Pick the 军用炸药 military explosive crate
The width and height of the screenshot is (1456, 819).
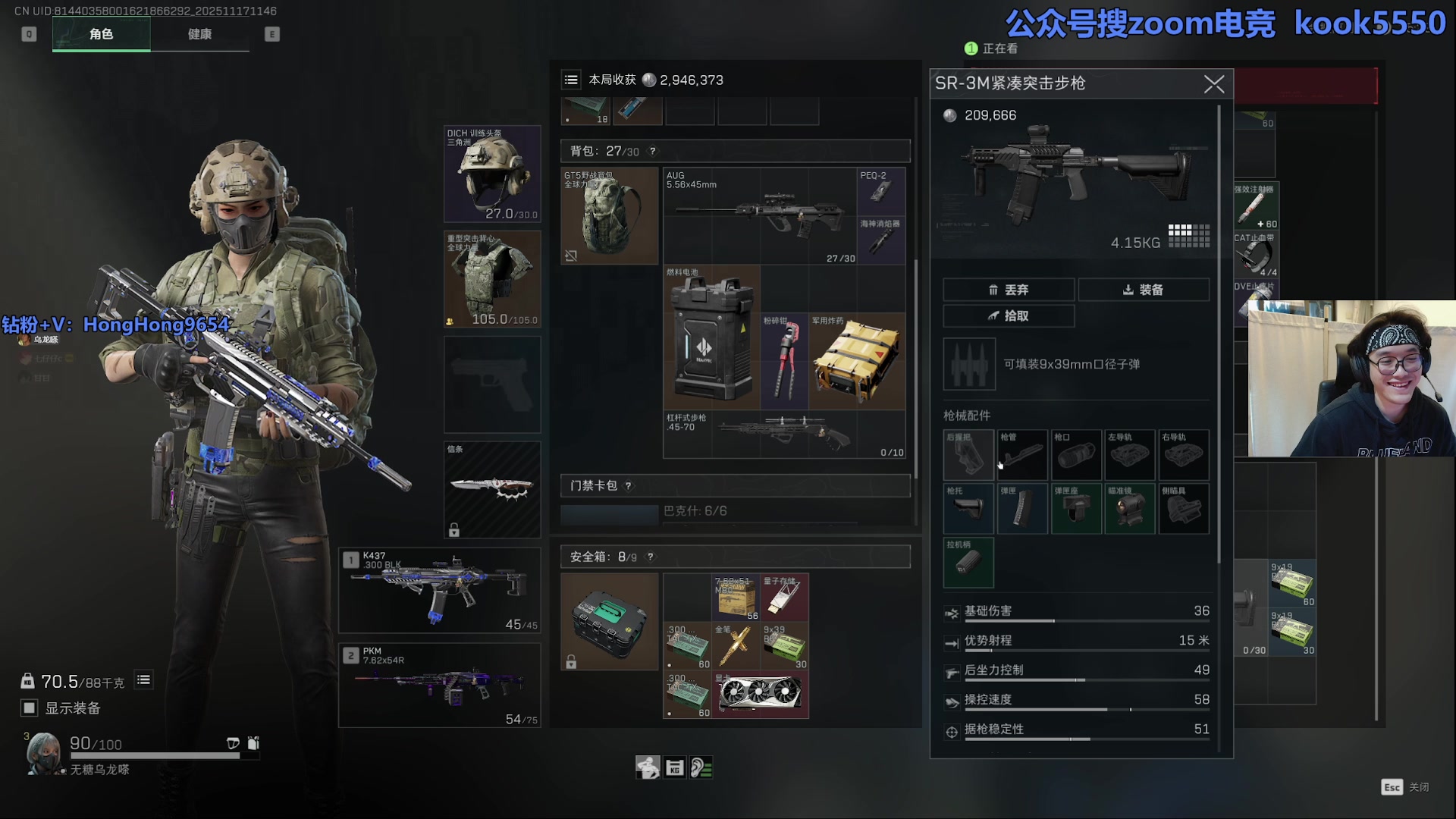(x=857, y=361)
